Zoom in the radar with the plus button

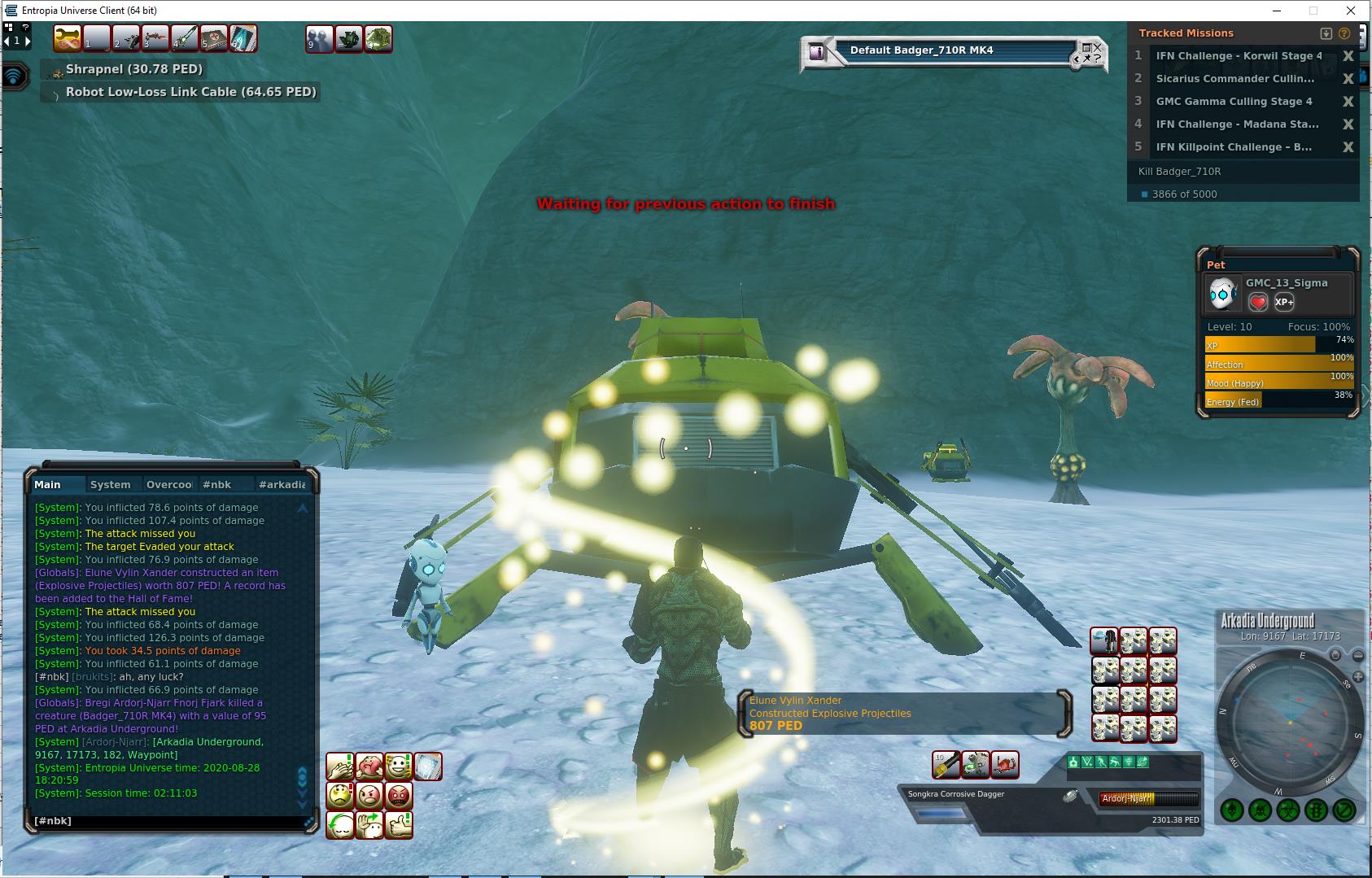(1358, 677)
